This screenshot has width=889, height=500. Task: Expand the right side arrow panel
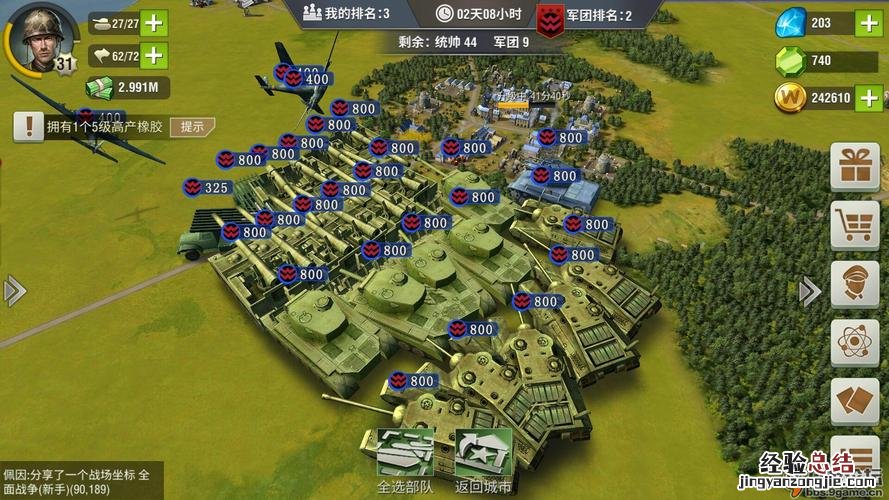[x=811, y=291]
